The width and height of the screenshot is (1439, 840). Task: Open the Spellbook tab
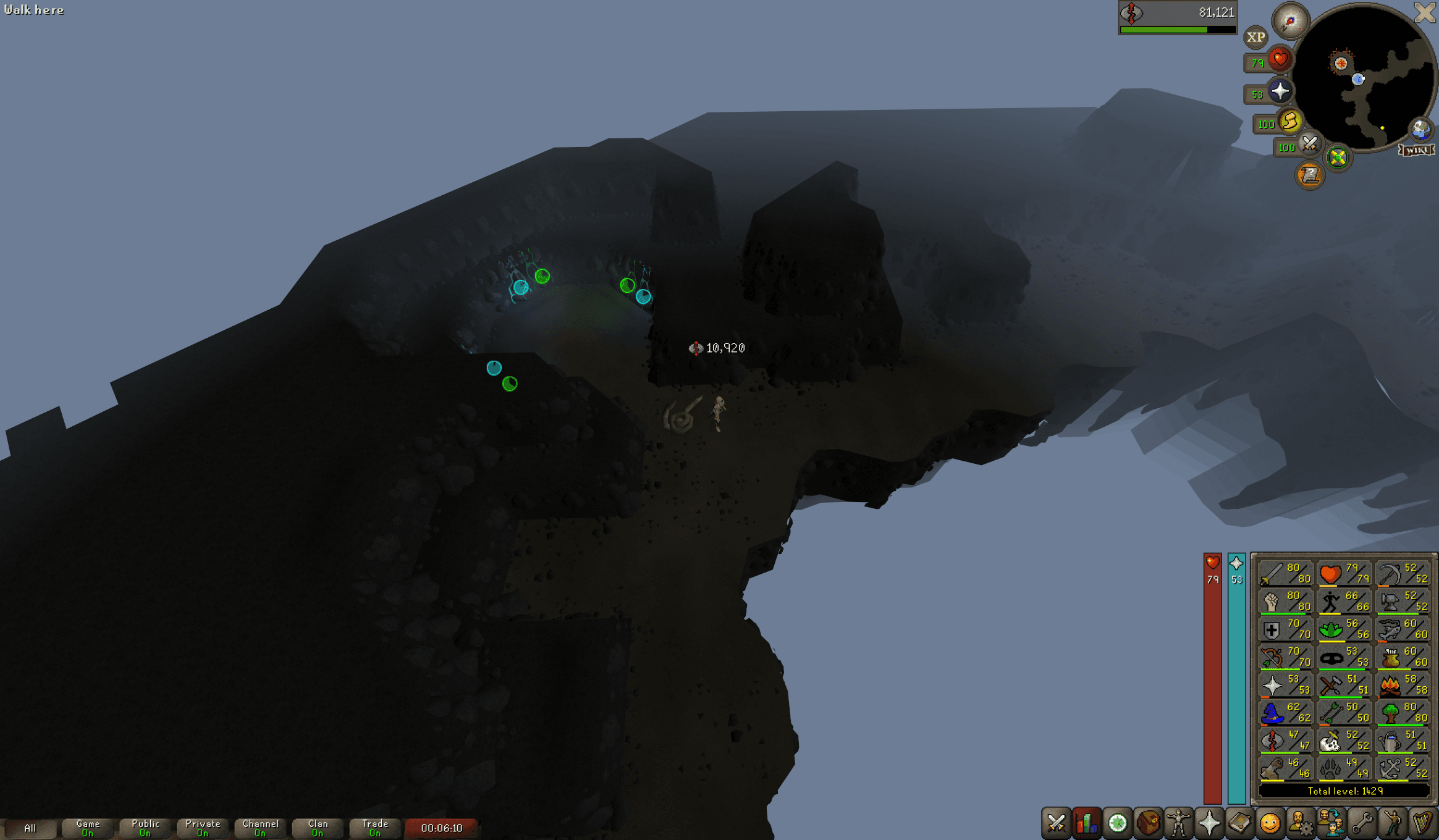click(x=1239, y=823)
